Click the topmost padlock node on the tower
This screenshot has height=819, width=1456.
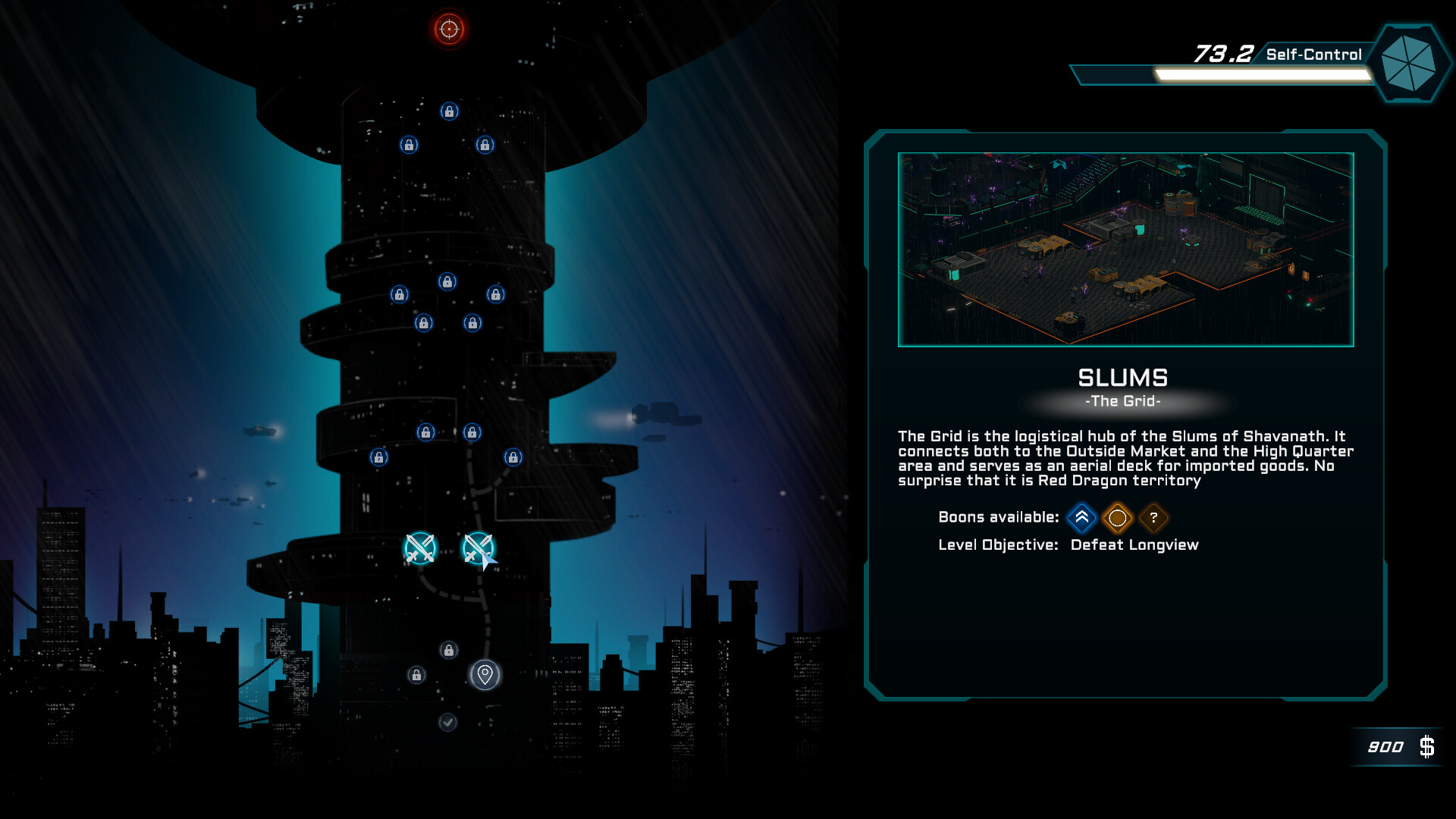447,111
